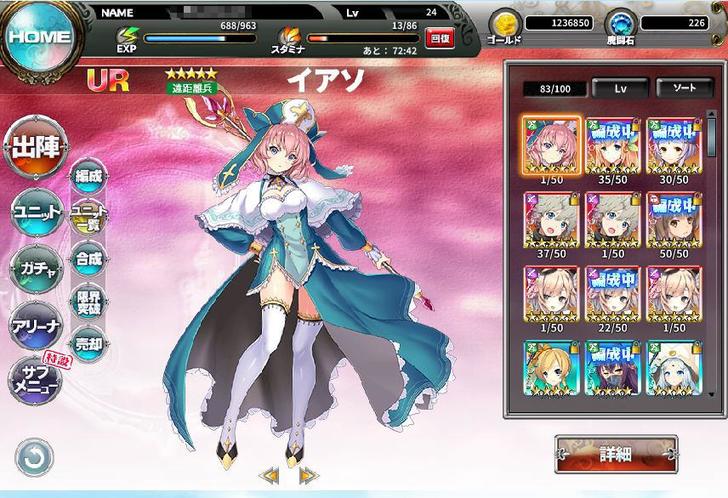
Task: Open the サブメニュー sub menu
Action: [36, 380]
